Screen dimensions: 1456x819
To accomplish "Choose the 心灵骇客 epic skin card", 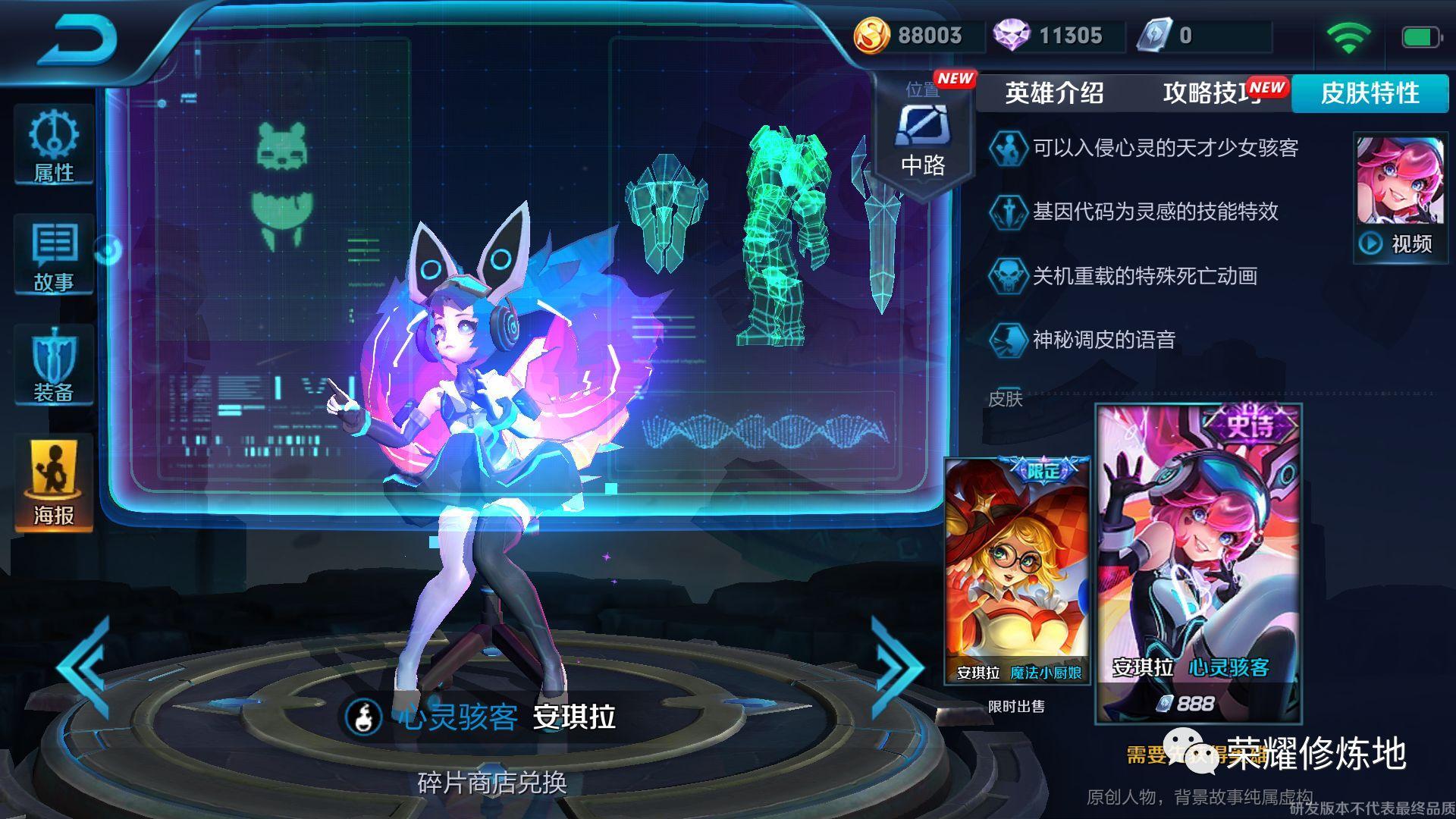I will pyautogui.click(x=1198, y=563).
